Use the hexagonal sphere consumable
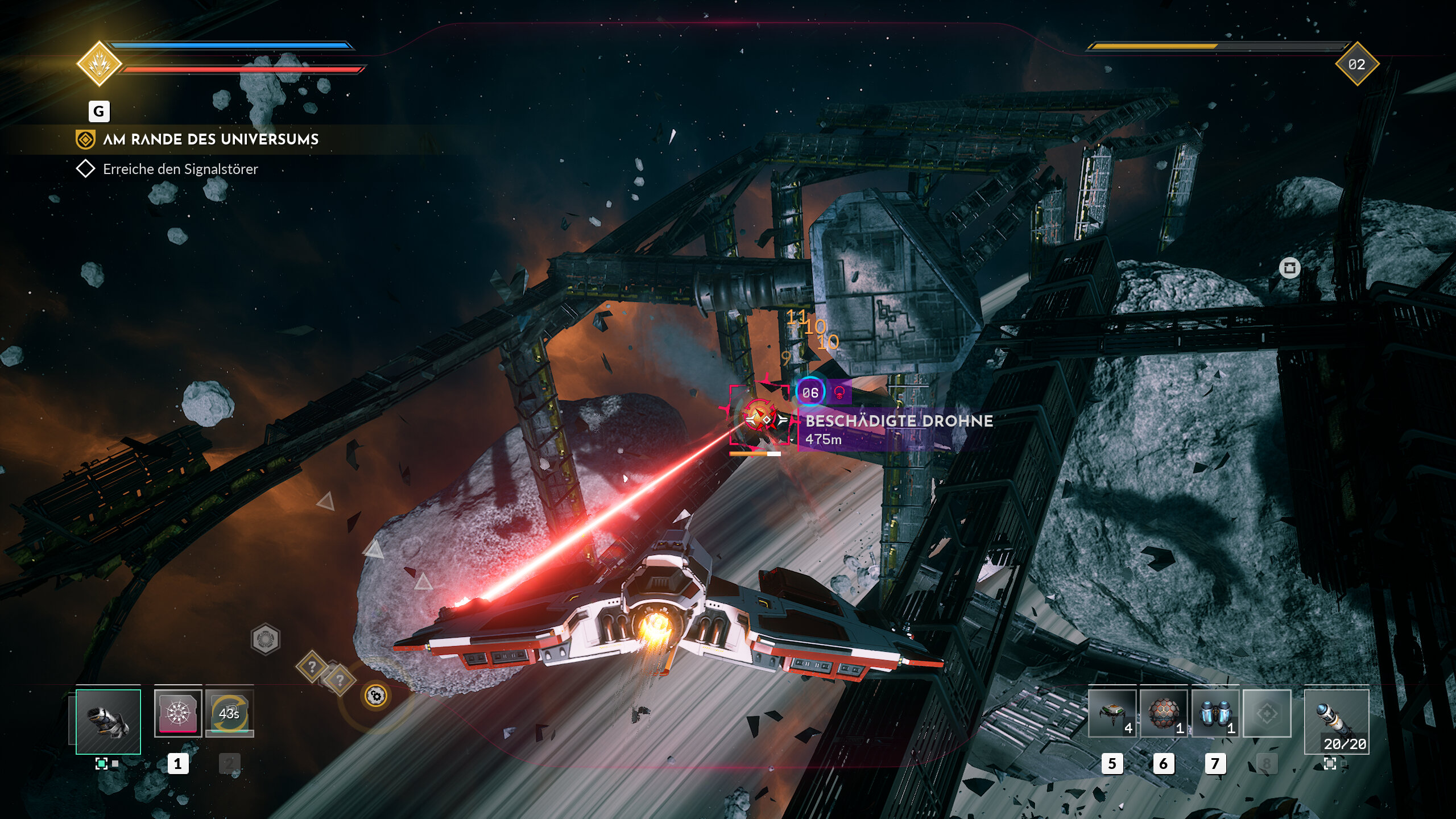The width and height of the screenshot is (1456, 819). click(x=1164, y=713)
